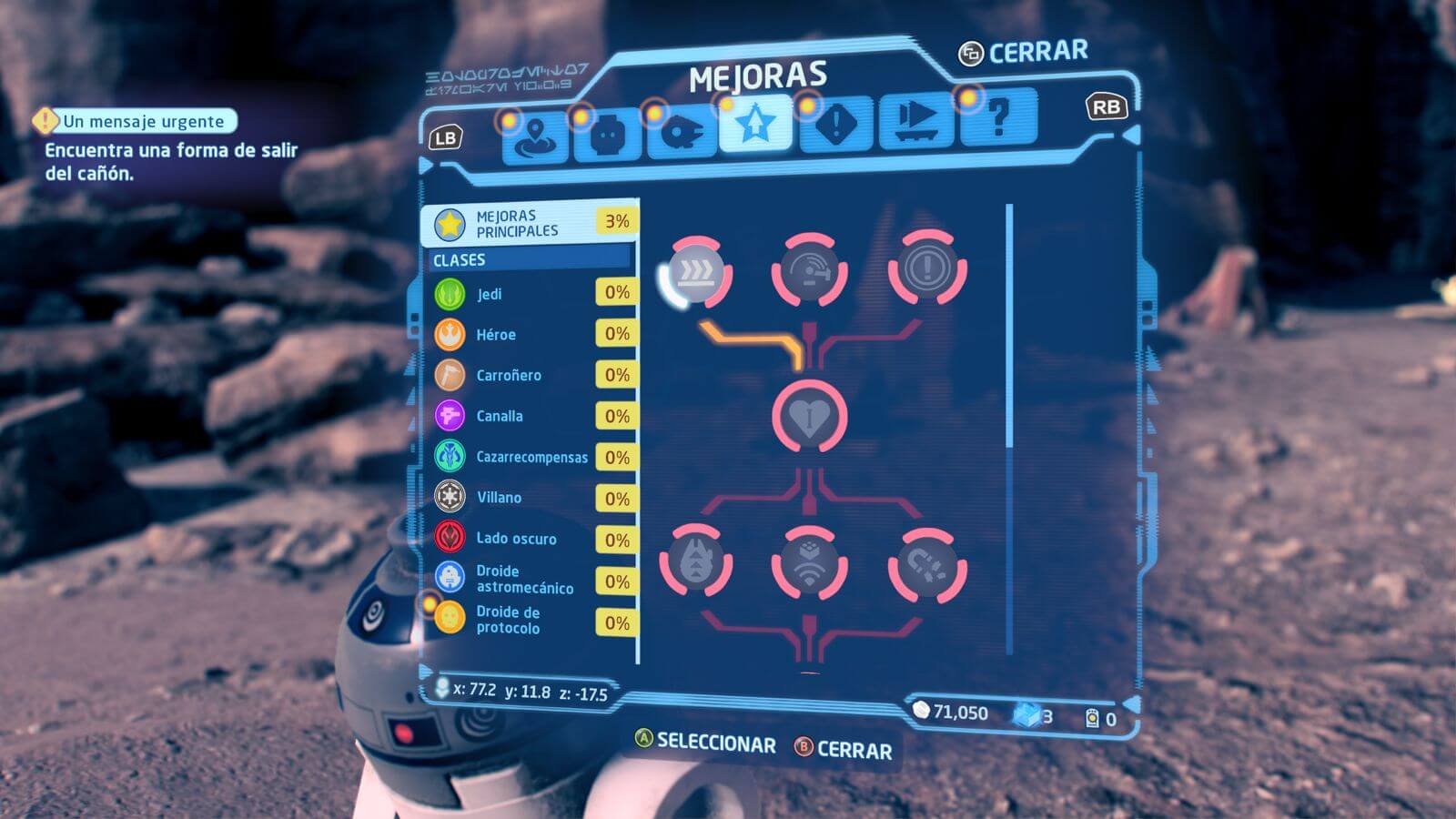Switch to the missions exclamation tab
The height and width of the screenshot is (819, 1456).
[x=835, y=124]
